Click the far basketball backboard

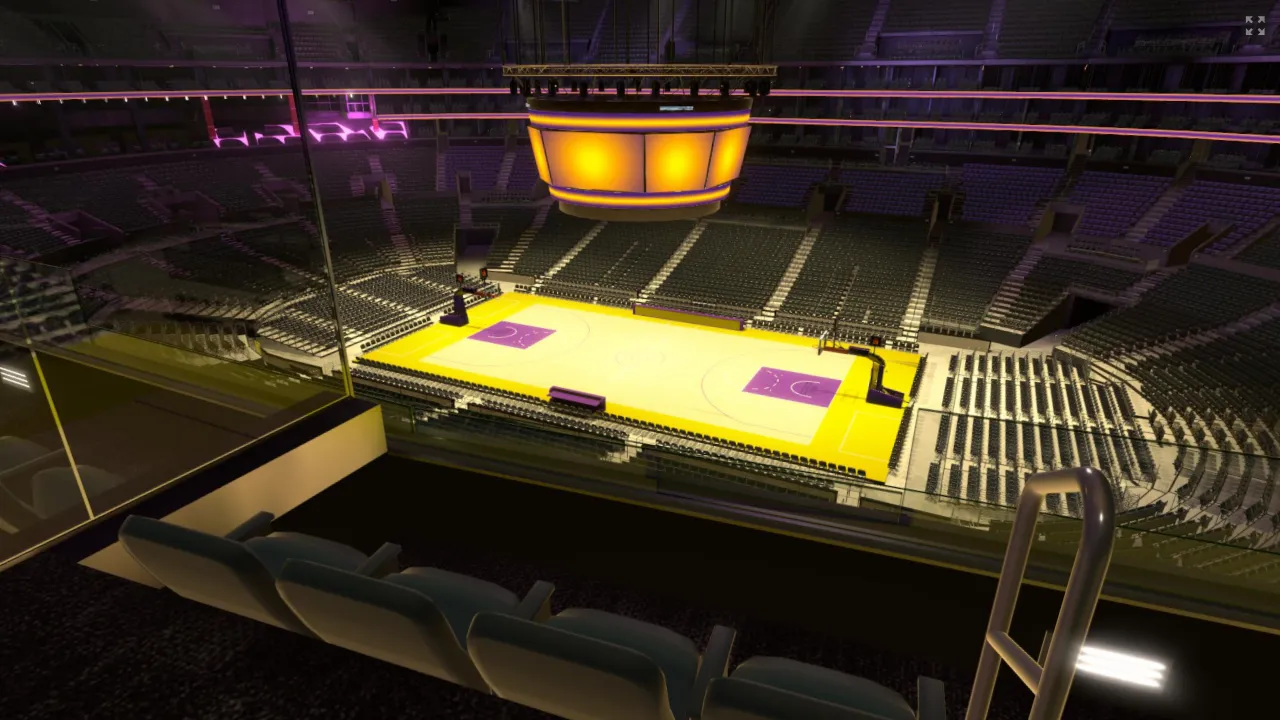click(x=461, y=280)
